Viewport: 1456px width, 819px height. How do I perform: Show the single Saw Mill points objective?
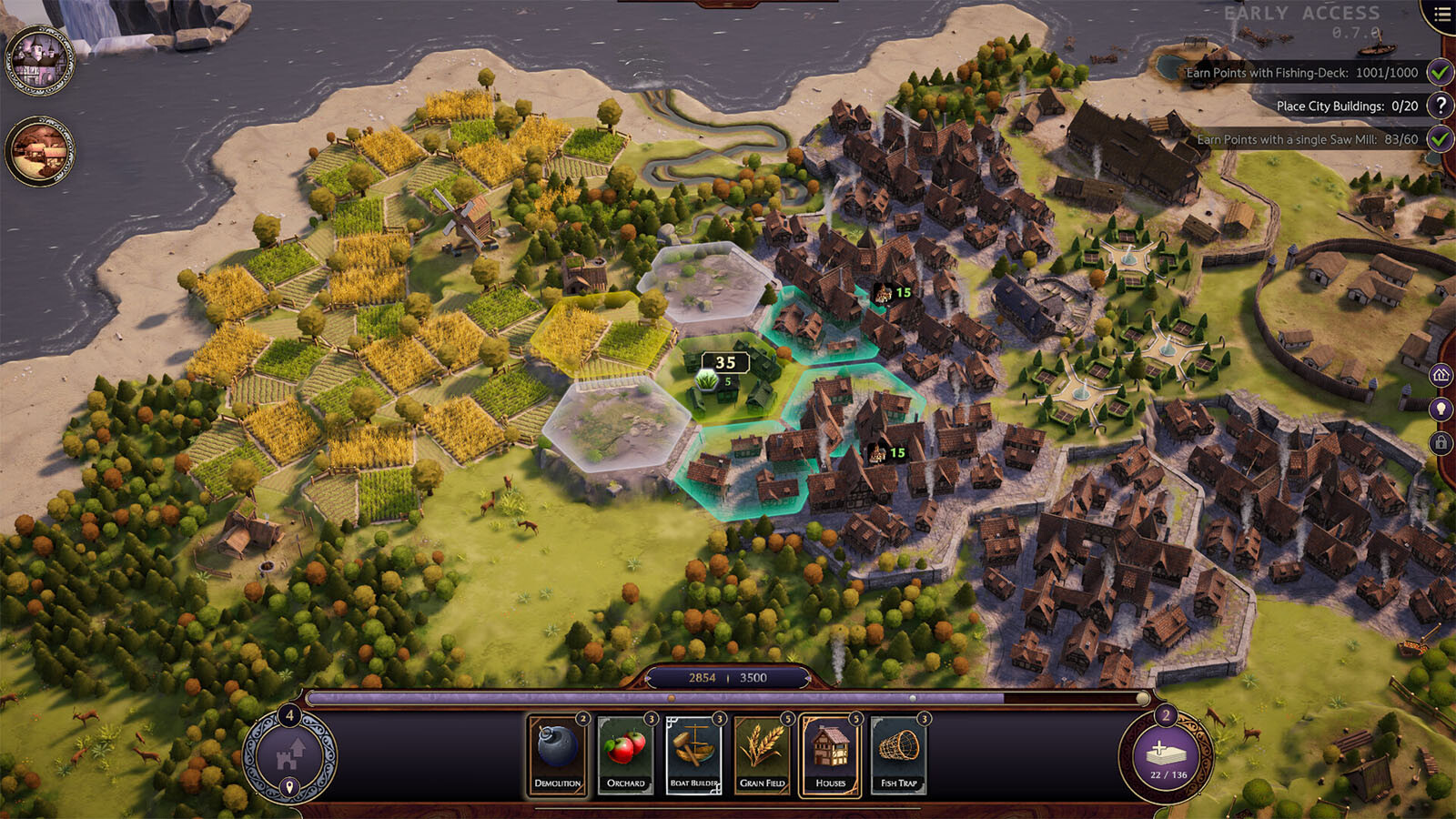1307,139
